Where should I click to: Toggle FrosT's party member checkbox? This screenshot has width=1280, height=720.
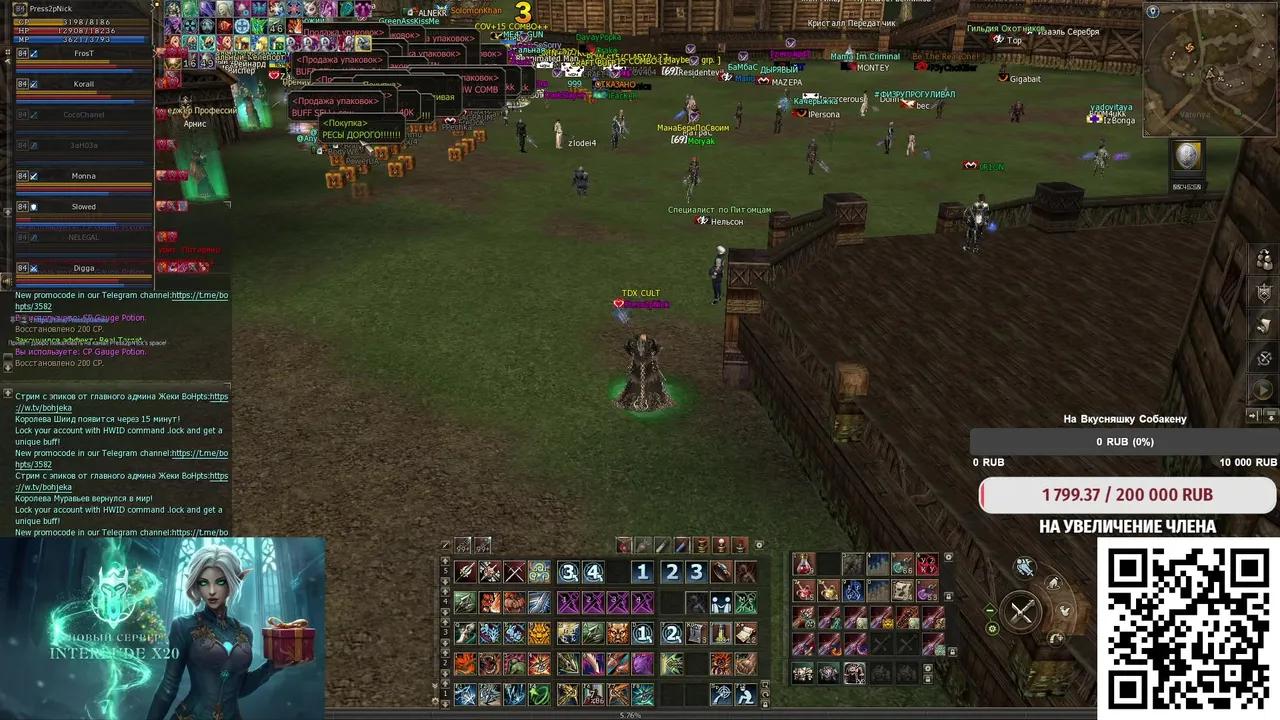point(33,53)
